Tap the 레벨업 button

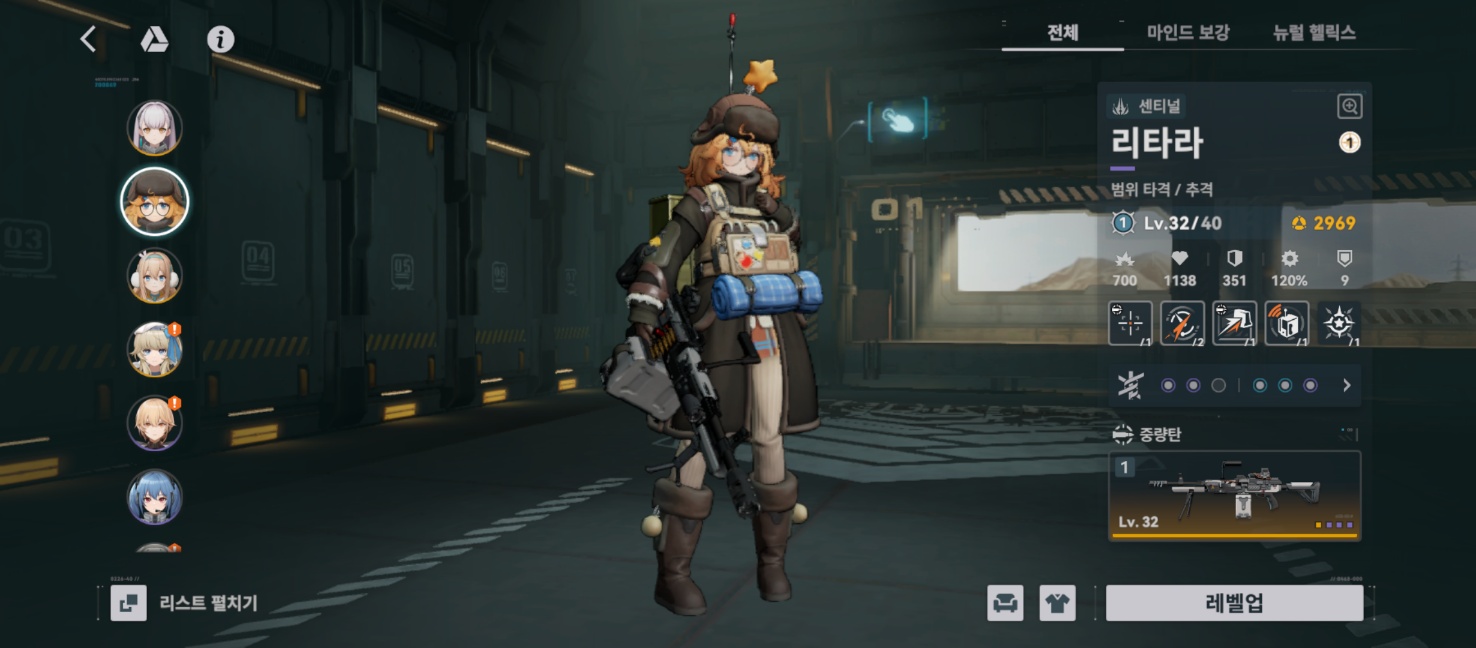(x=1234, y=603)
